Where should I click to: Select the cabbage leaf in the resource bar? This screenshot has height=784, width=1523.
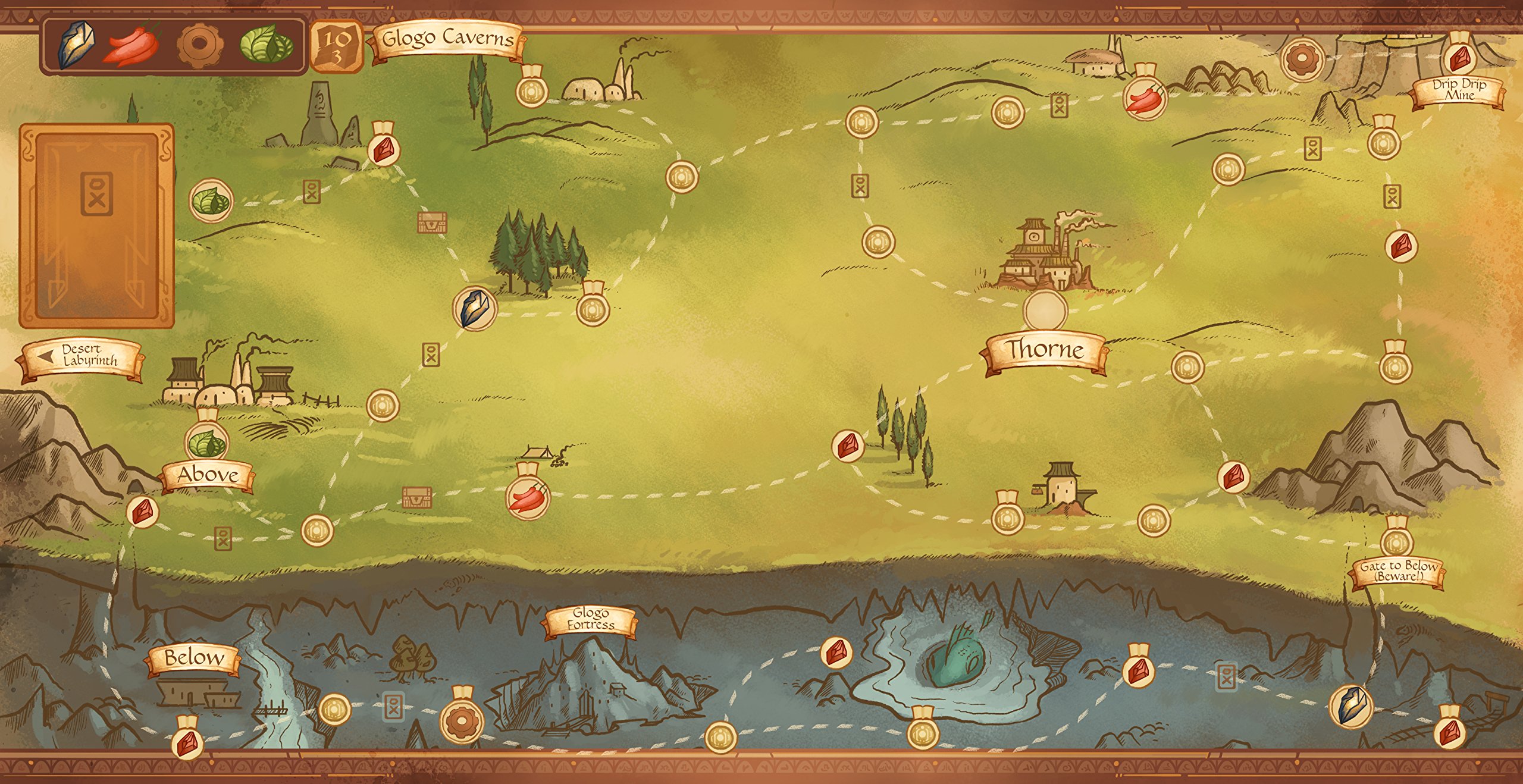[x=266, y=46]
